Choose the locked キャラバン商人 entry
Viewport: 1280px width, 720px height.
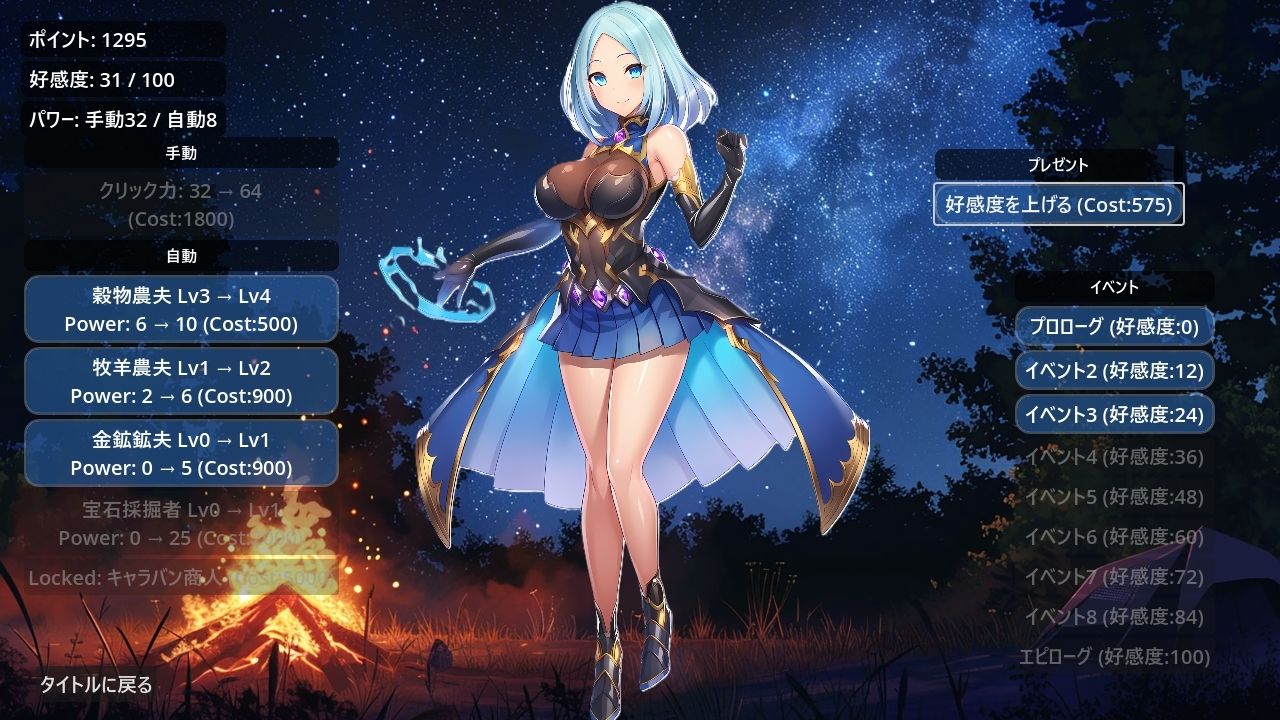coord(181,578)
